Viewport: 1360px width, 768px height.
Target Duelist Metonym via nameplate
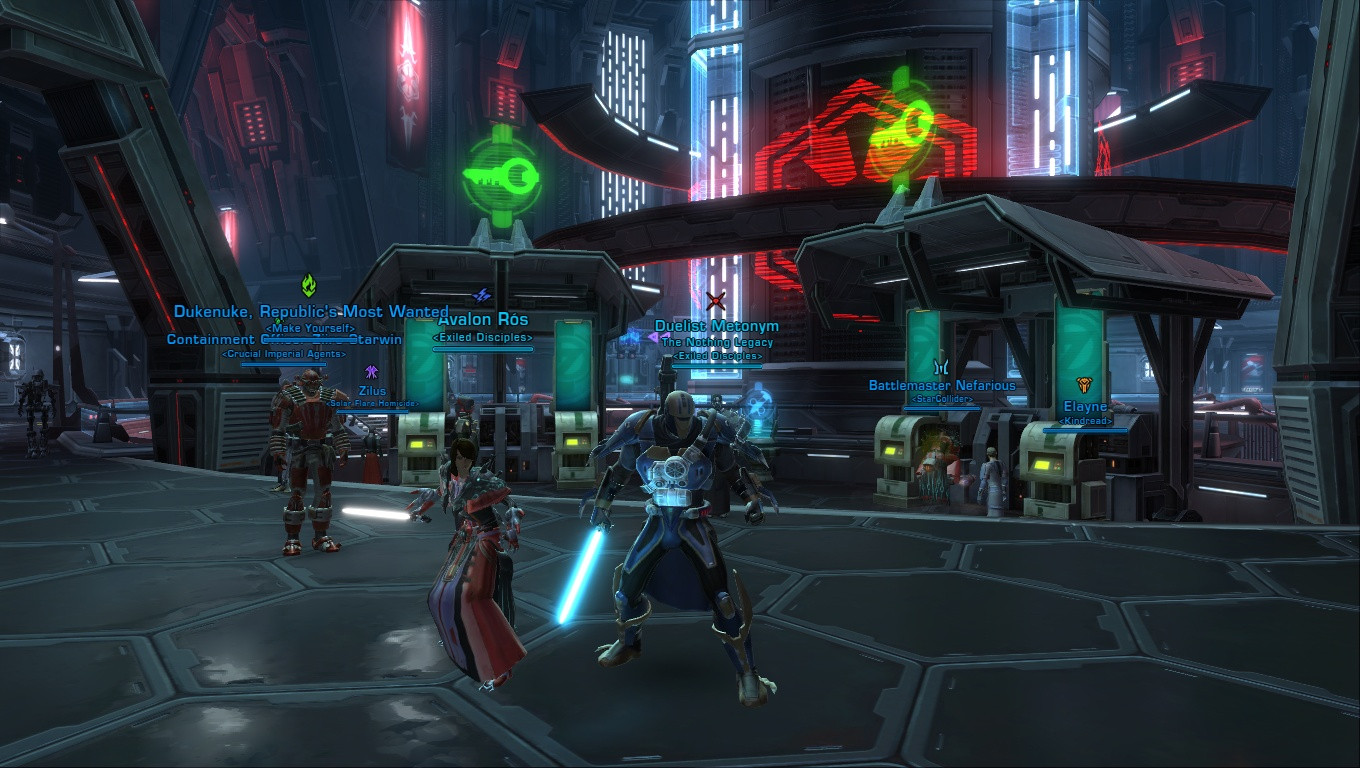pos(716,327)
